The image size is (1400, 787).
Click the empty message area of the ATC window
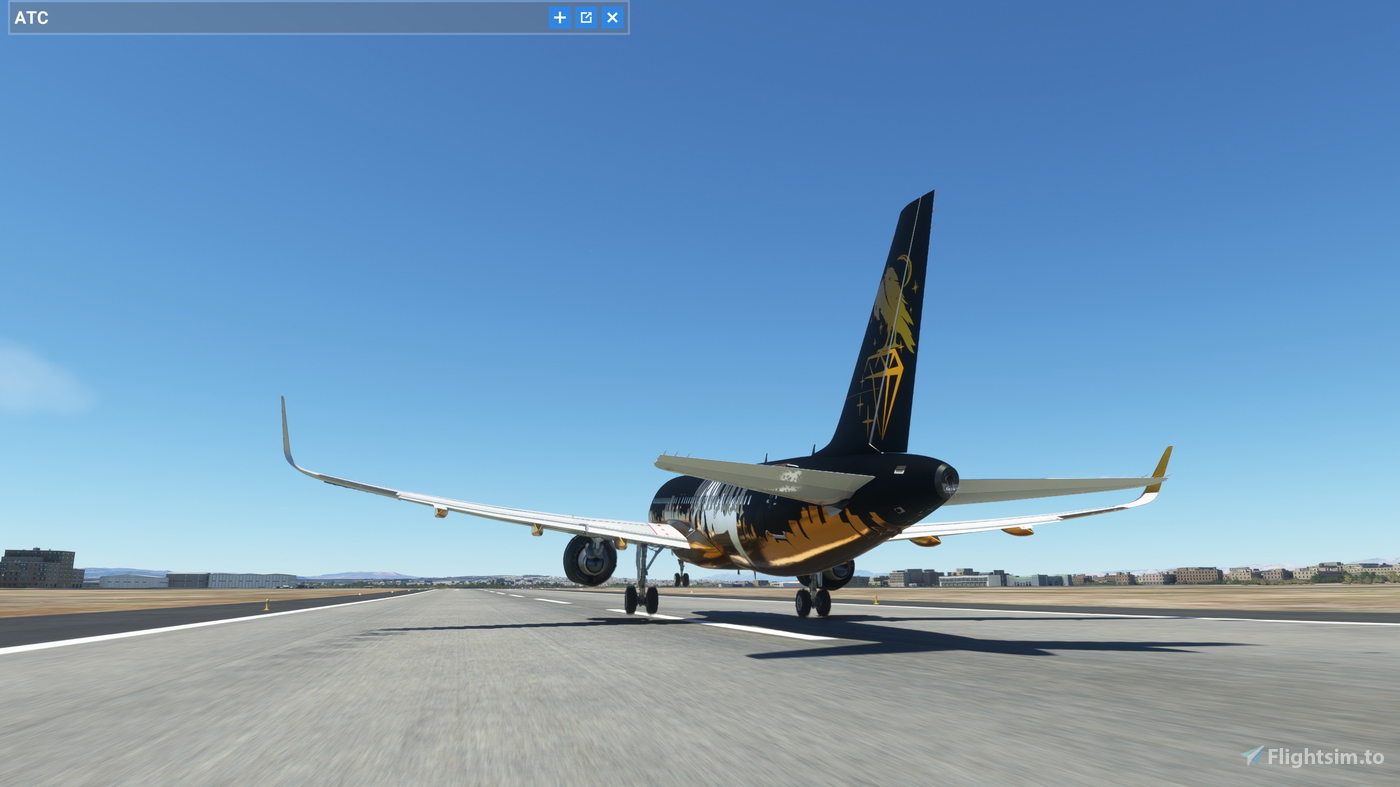click(x=300, y=17)
